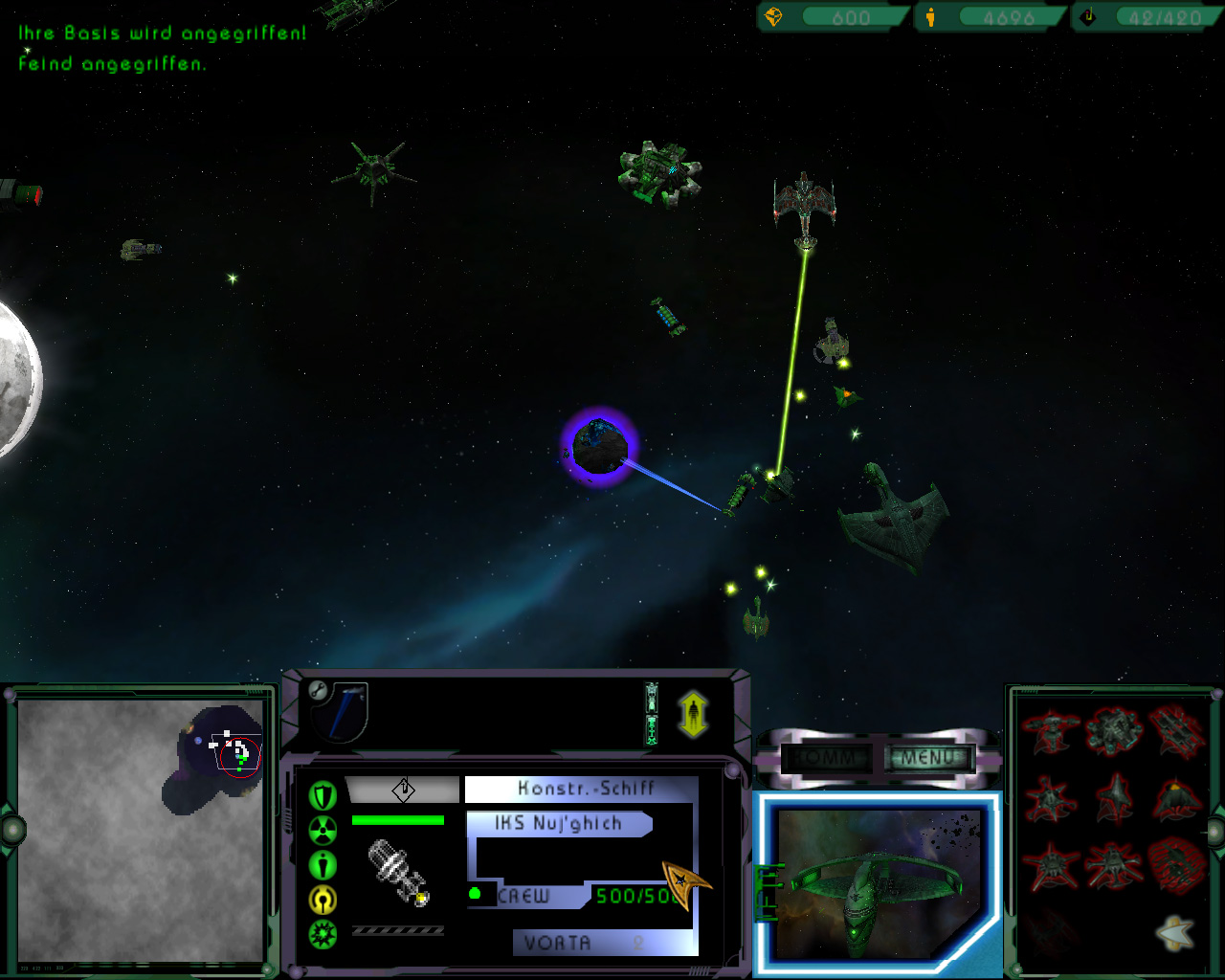Click the tactical minimap
This screenshot has height=980, width=1225.
click(141, 830)
